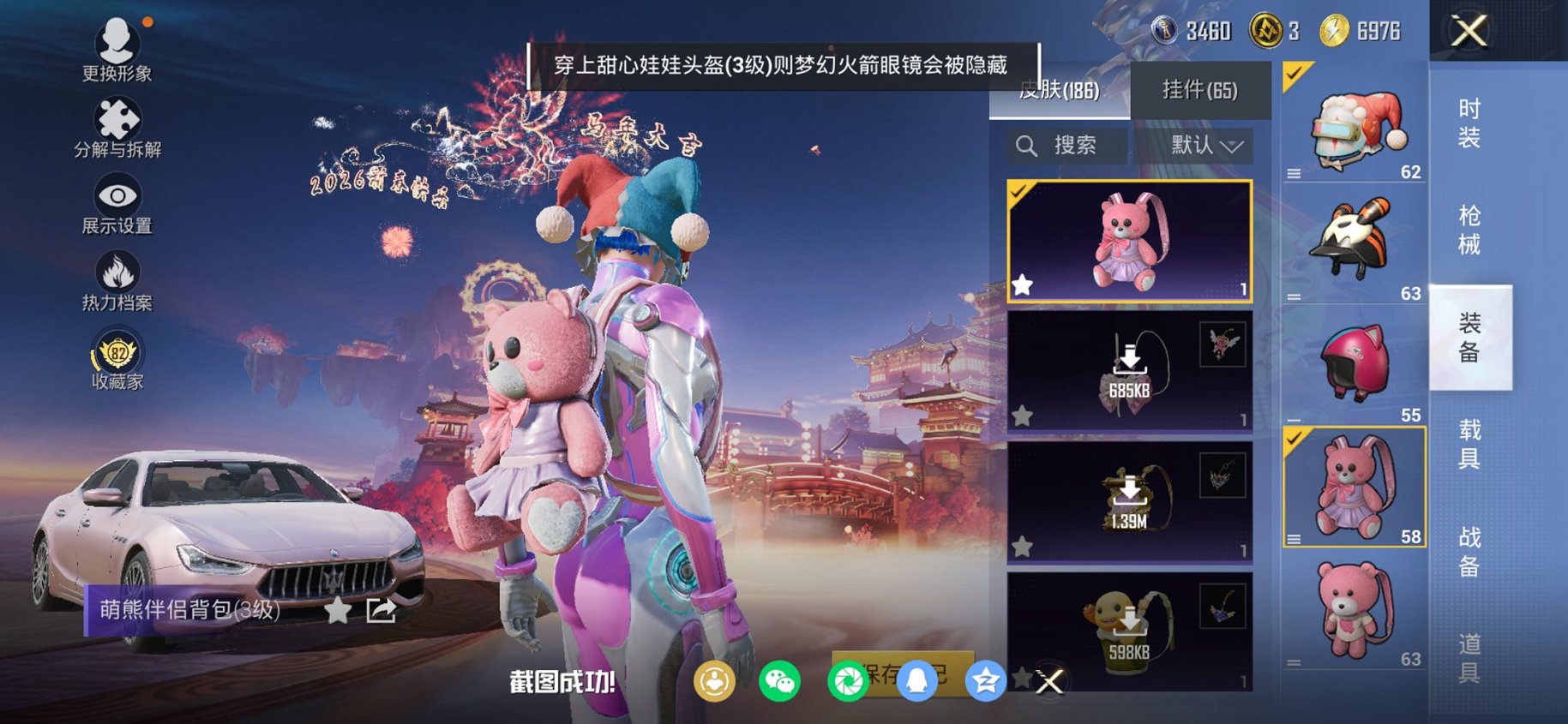
Task: Open the 默认 sorting dropdown
Action: (x=1200, y=145)
